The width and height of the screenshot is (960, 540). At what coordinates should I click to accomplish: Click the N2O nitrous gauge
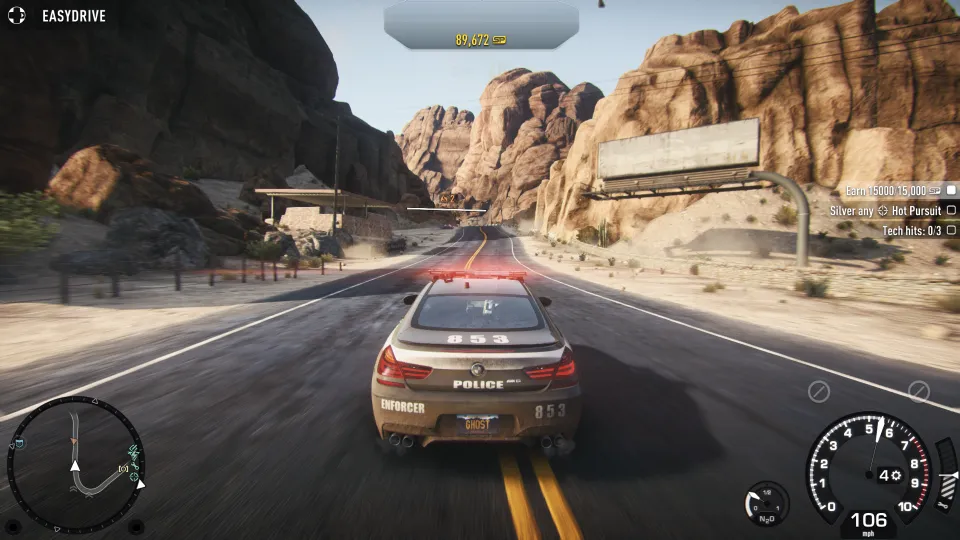click(x=767, y=502)
